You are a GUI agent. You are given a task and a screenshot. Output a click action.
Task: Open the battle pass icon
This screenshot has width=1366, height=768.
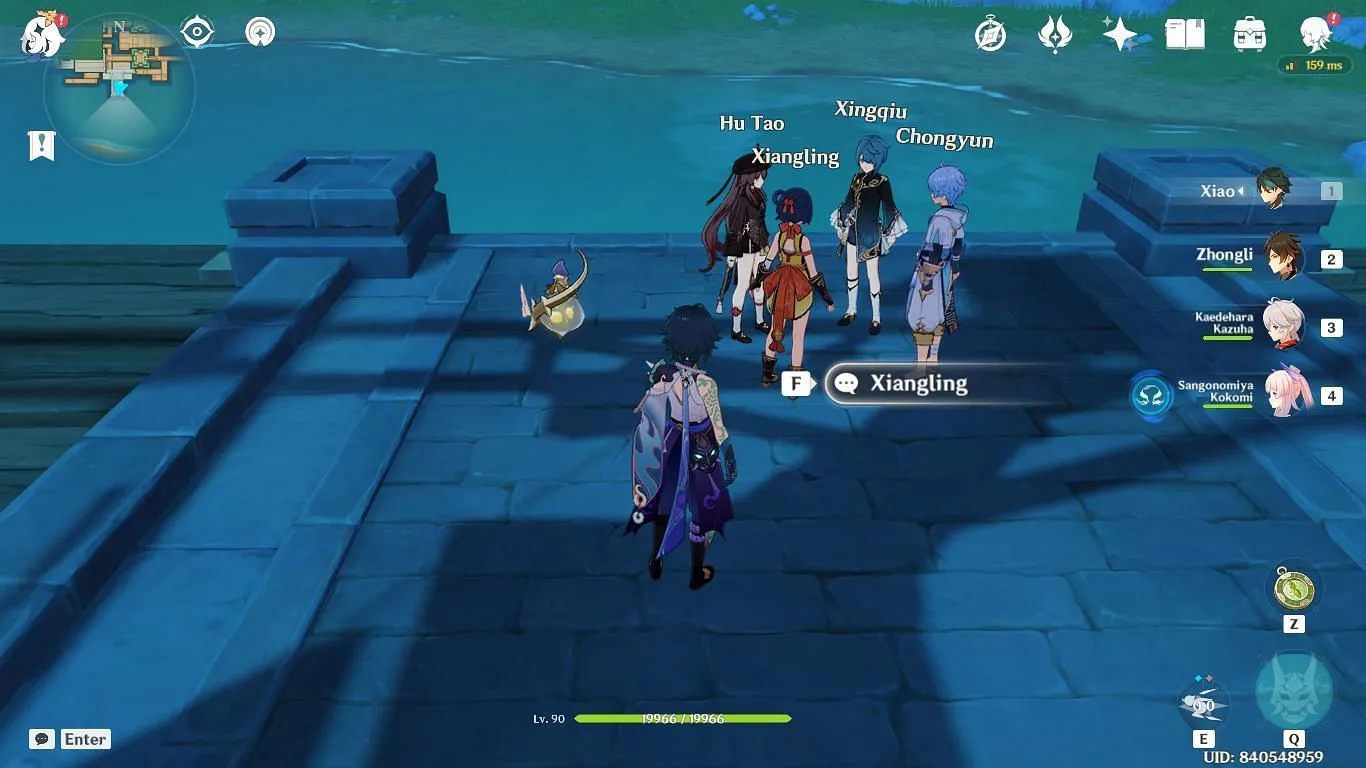(x=1055, y=35)
